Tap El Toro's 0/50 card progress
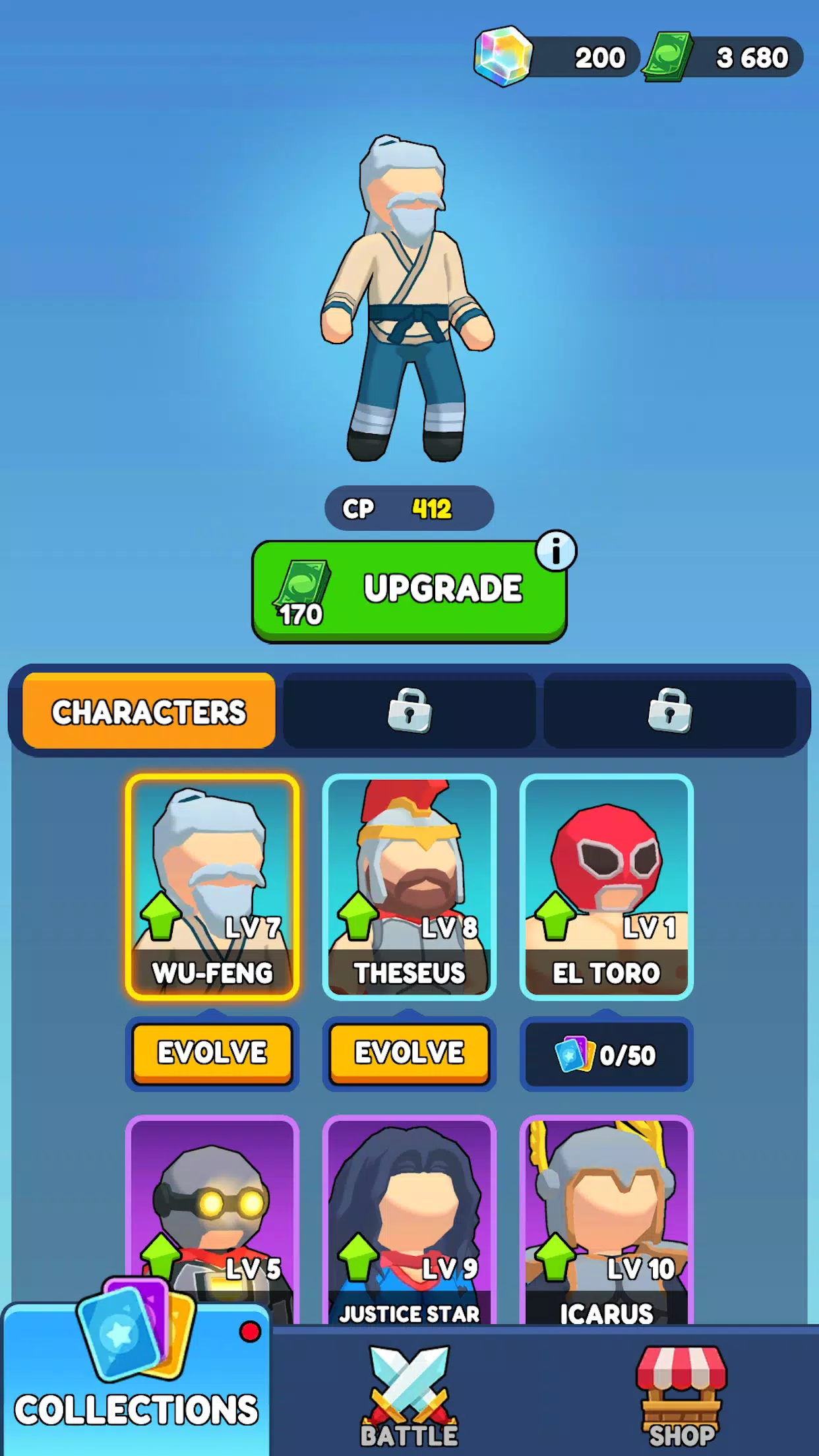 (x=606, y=1055)
